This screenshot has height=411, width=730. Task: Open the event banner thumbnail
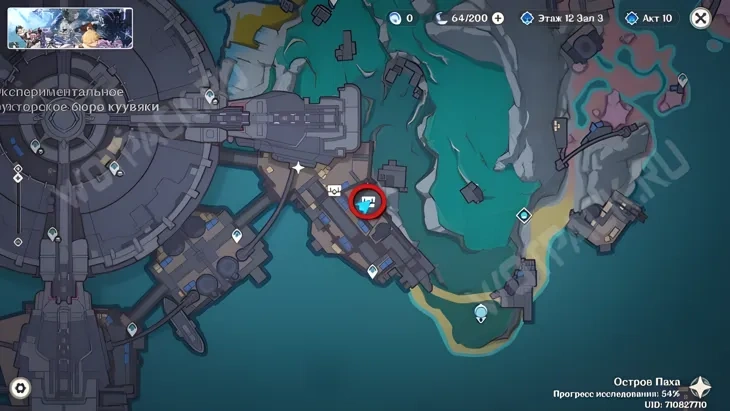(70, 28)
